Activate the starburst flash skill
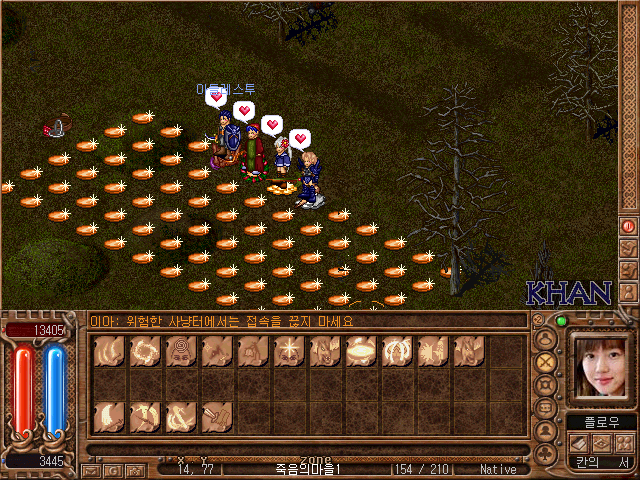The width and height of the screenshot is (640, 480). pyautogui.click(x=289, y=351)
